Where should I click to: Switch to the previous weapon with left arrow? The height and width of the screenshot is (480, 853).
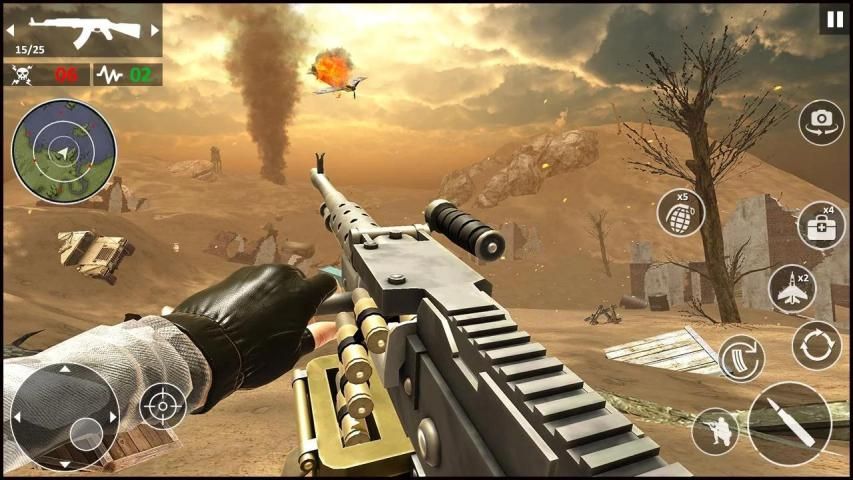pos(15,31)
